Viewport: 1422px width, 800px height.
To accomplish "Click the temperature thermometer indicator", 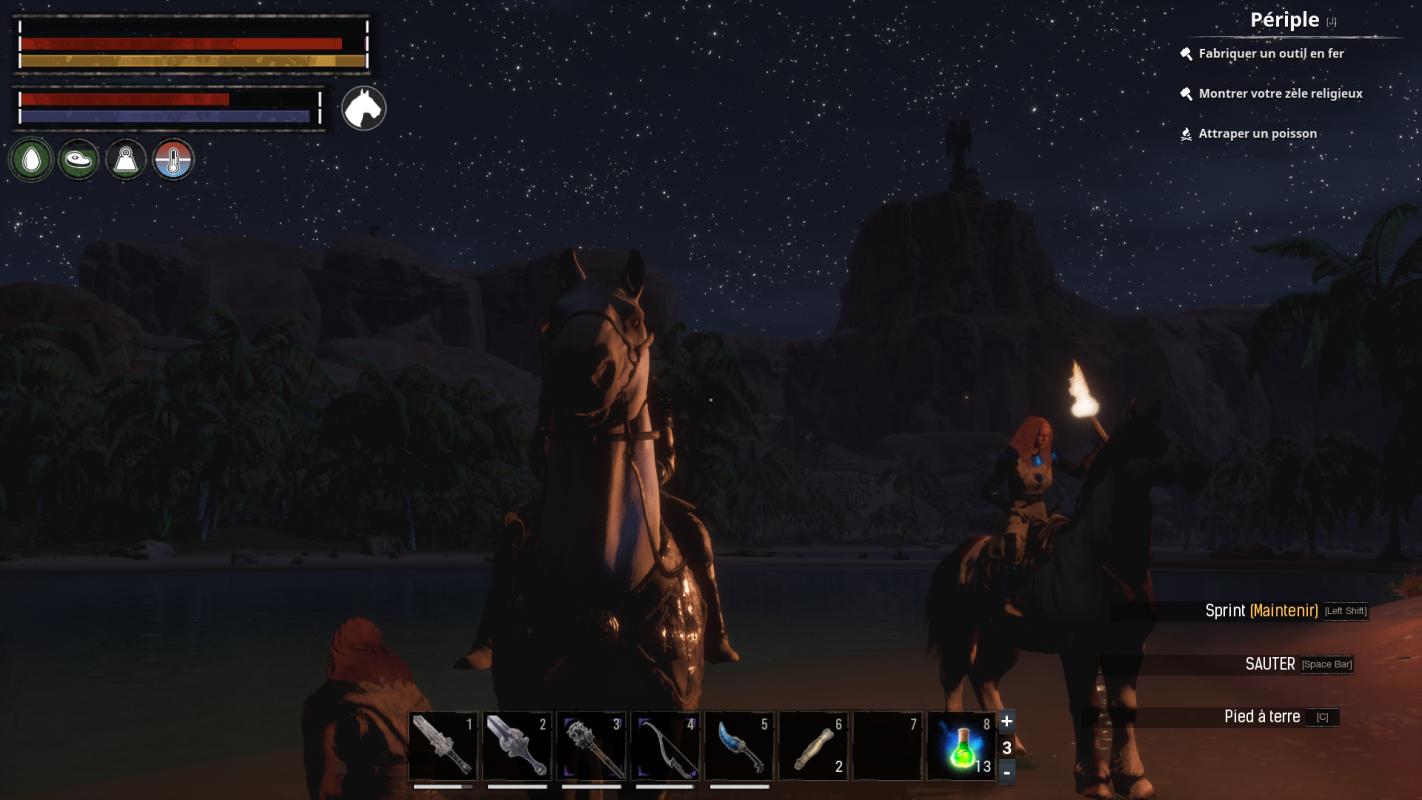I will (173, 159).
